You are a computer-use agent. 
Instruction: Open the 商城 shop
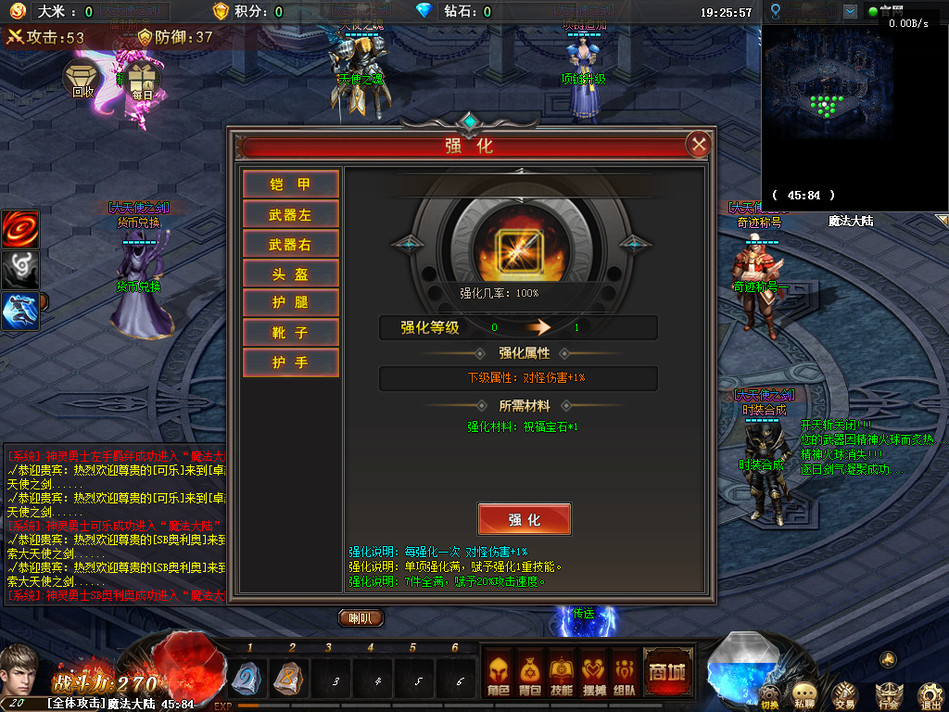point(667,671)
